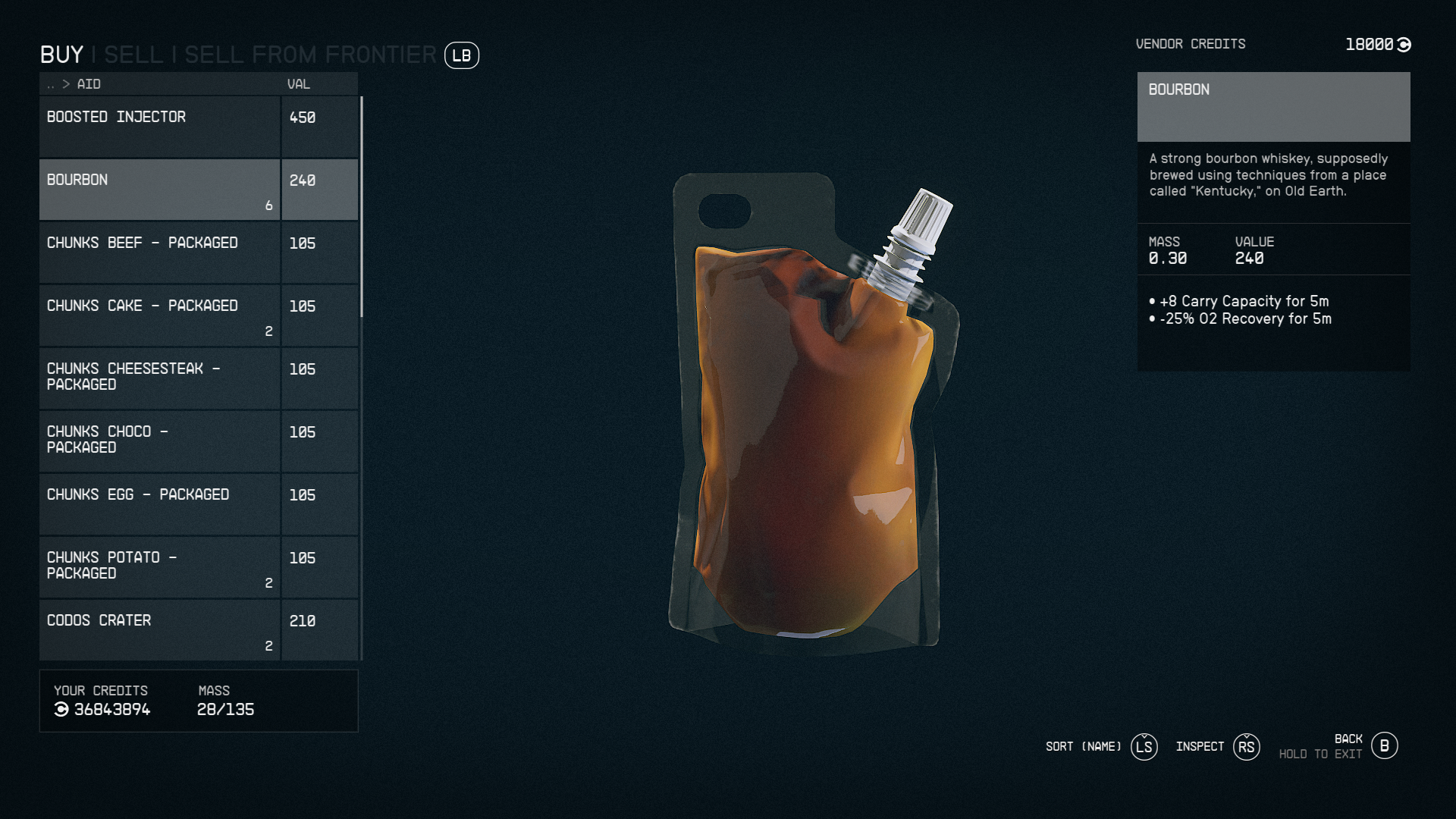1456x819 pixels.
Task: Click the .. breadcrumb to leave AID category
Action: (49, 84)
